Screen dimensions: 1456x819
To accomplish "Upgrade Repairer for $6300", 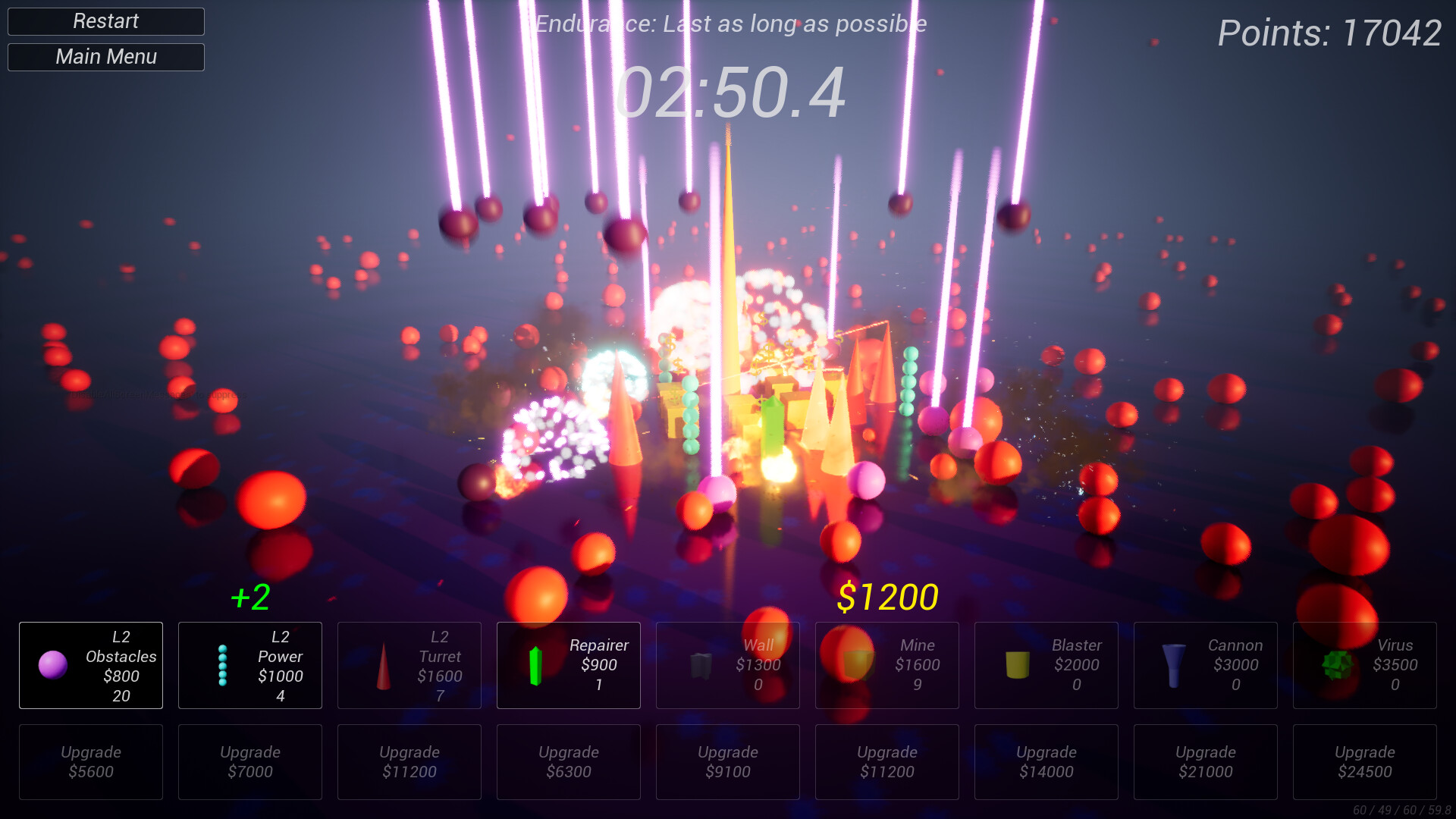I will [569, 761].
